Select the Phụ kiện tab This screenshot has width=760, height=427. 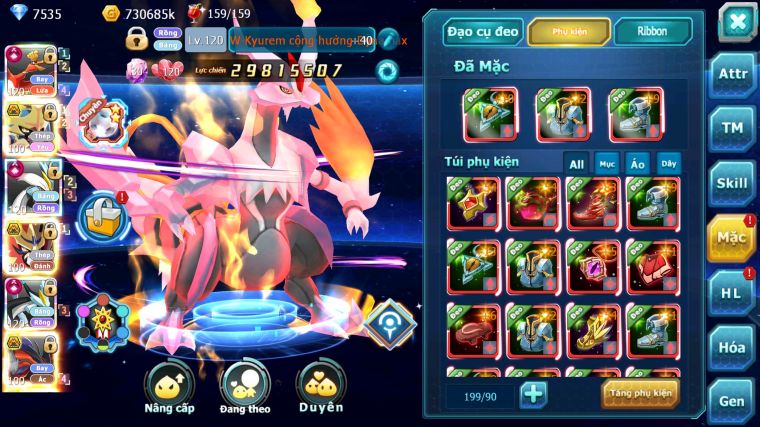tap(569, 32)
